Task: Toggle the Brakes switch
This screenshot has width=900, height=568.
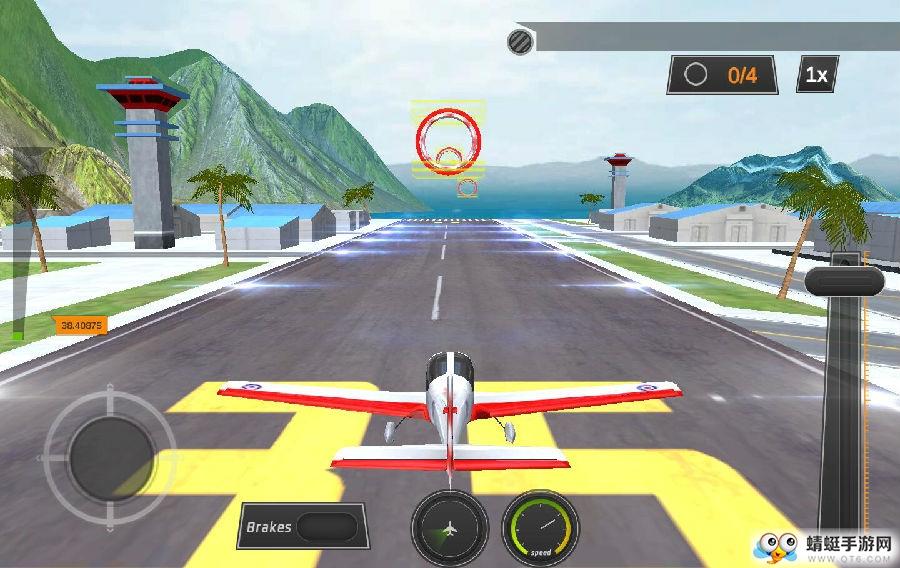Action: 326,527
